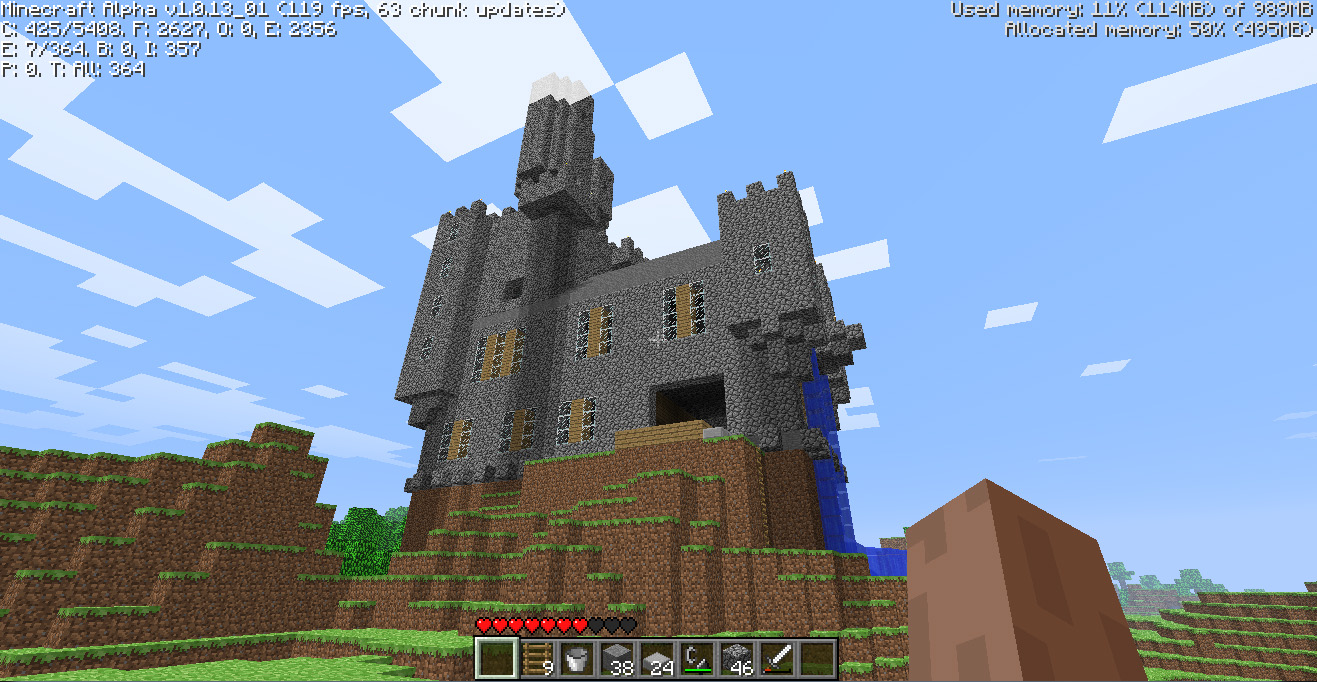The width and height of the screenshot is (1317, 682).
Task: Choose the stone block stack of 38
Action: point(617,658)
